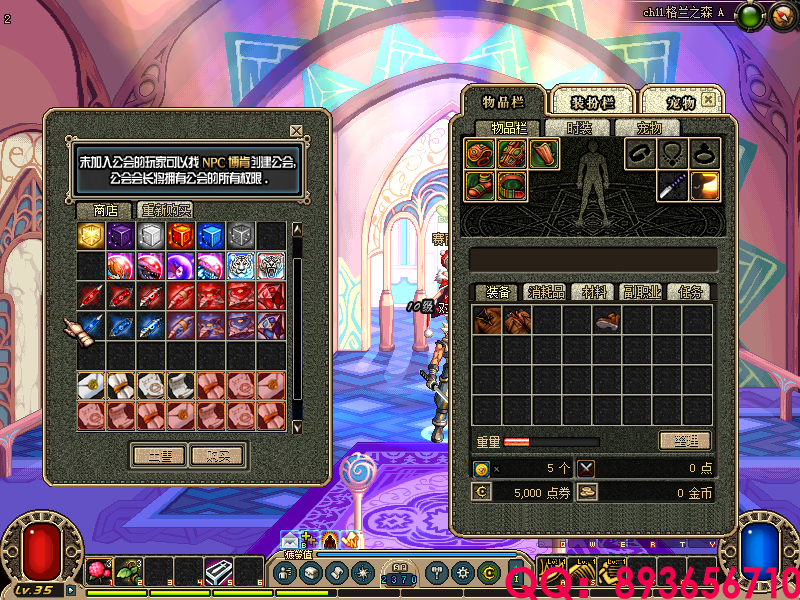Screen dimensions: 800x600
Task: Show the 任务 quest items tab
Action: [690, 292]
